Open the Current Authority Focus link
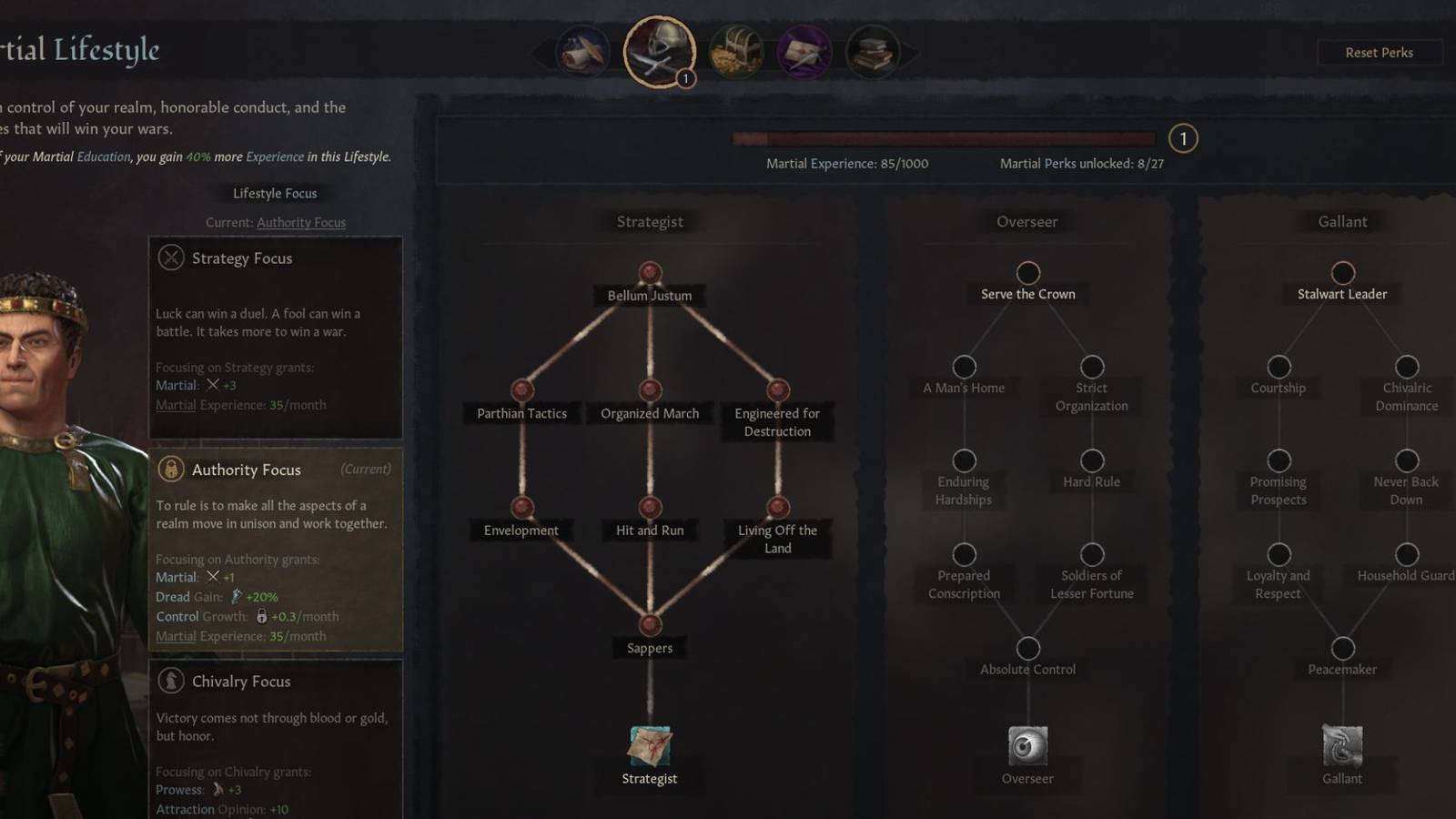The width and height of the screenshot is (1456, 819). click(301, 222)
